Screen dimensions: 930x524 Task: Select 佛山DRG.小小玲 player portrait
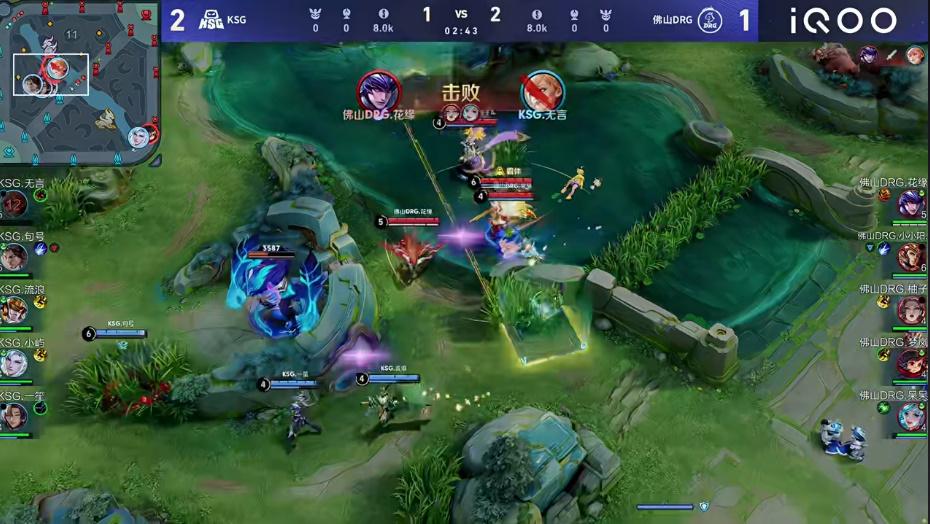coord(911,257)
